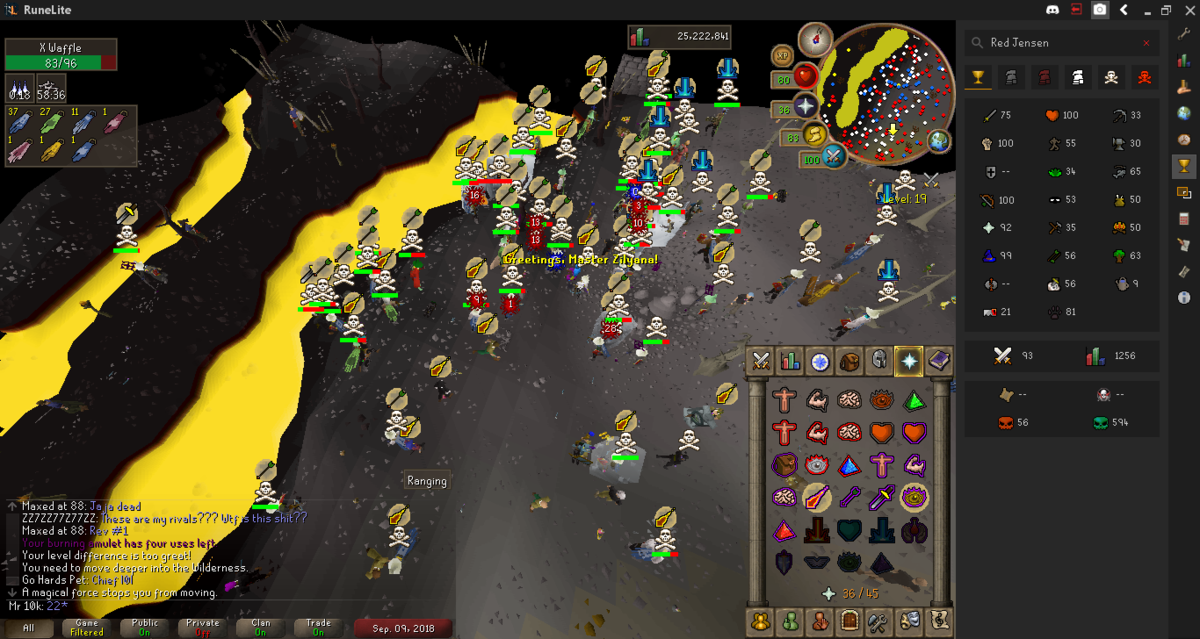The image size is (1200, 639).
Task: Open the Worn Equipment helmet tab
Action: [879, 361]
